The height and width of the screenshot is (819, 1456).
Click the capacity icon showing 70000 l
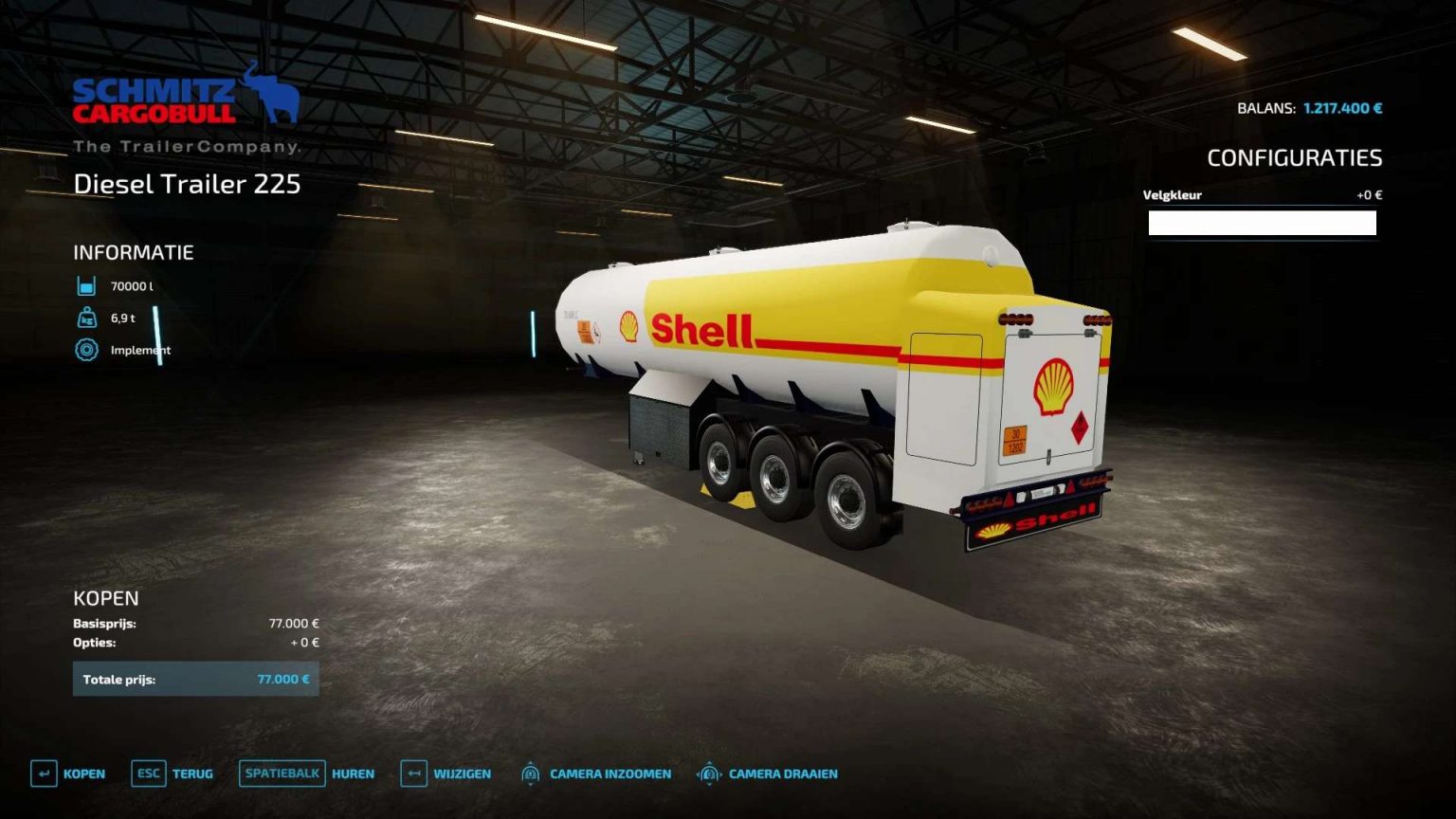(84, 284)
